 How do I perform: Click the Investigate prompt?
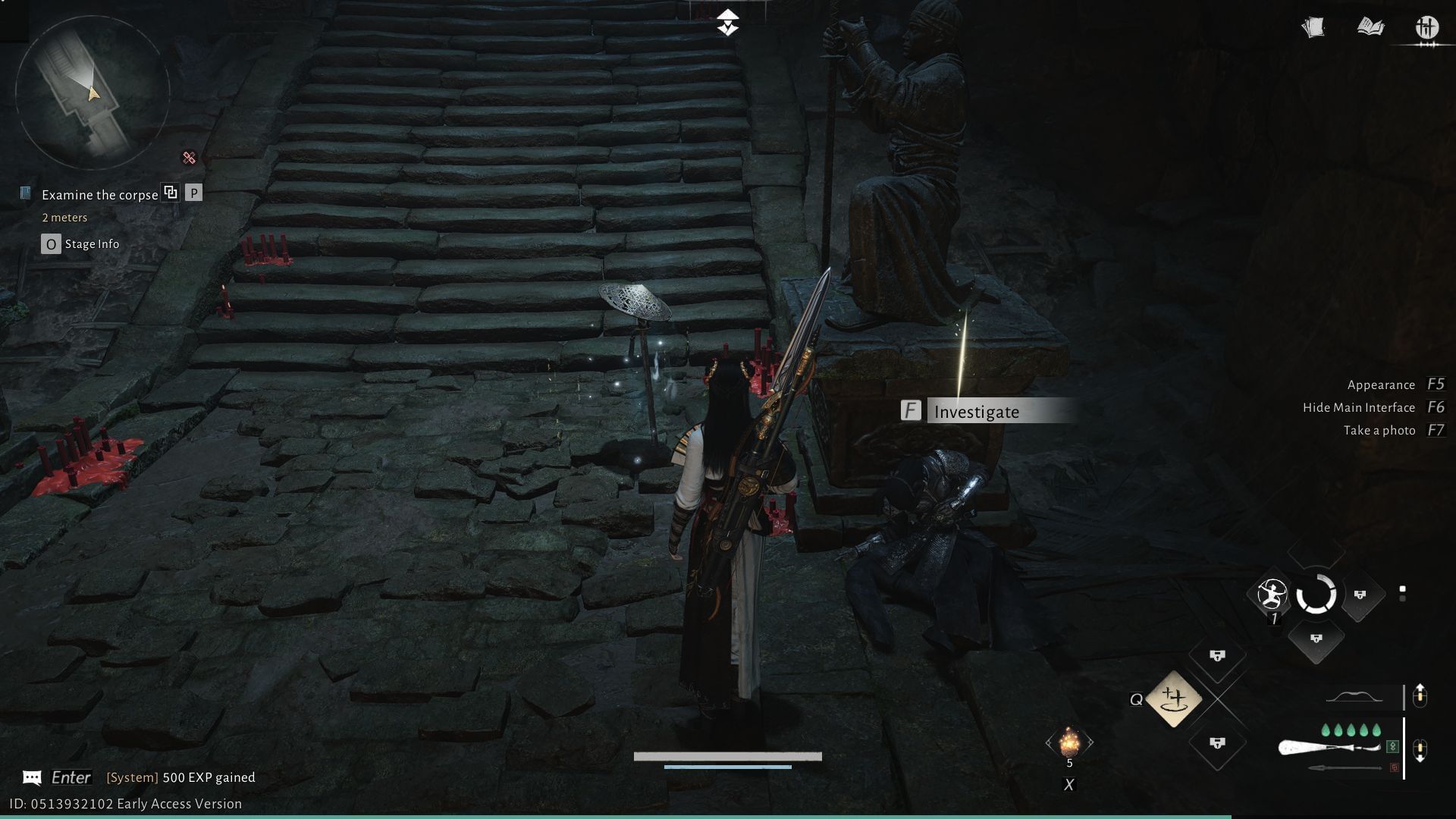(977, 412)
